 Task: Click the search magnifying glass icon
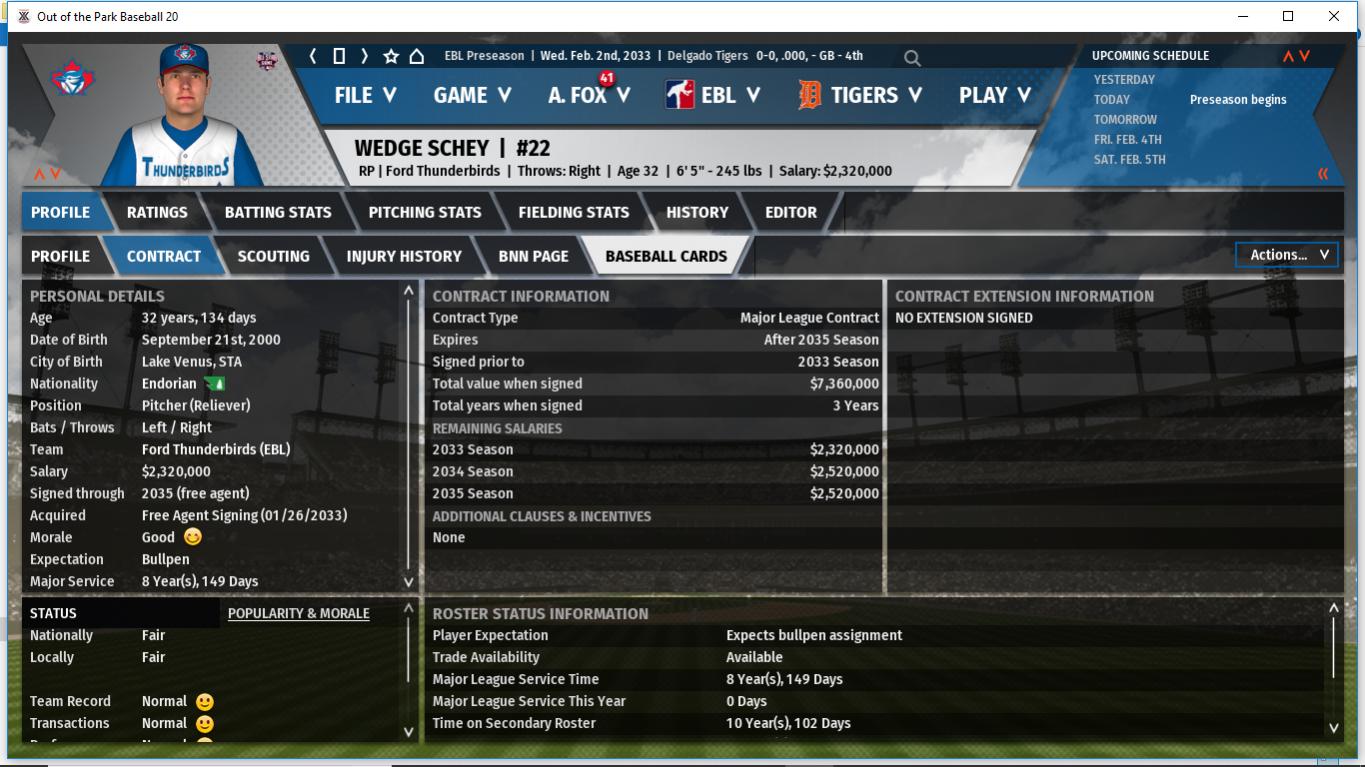(912, 58)
